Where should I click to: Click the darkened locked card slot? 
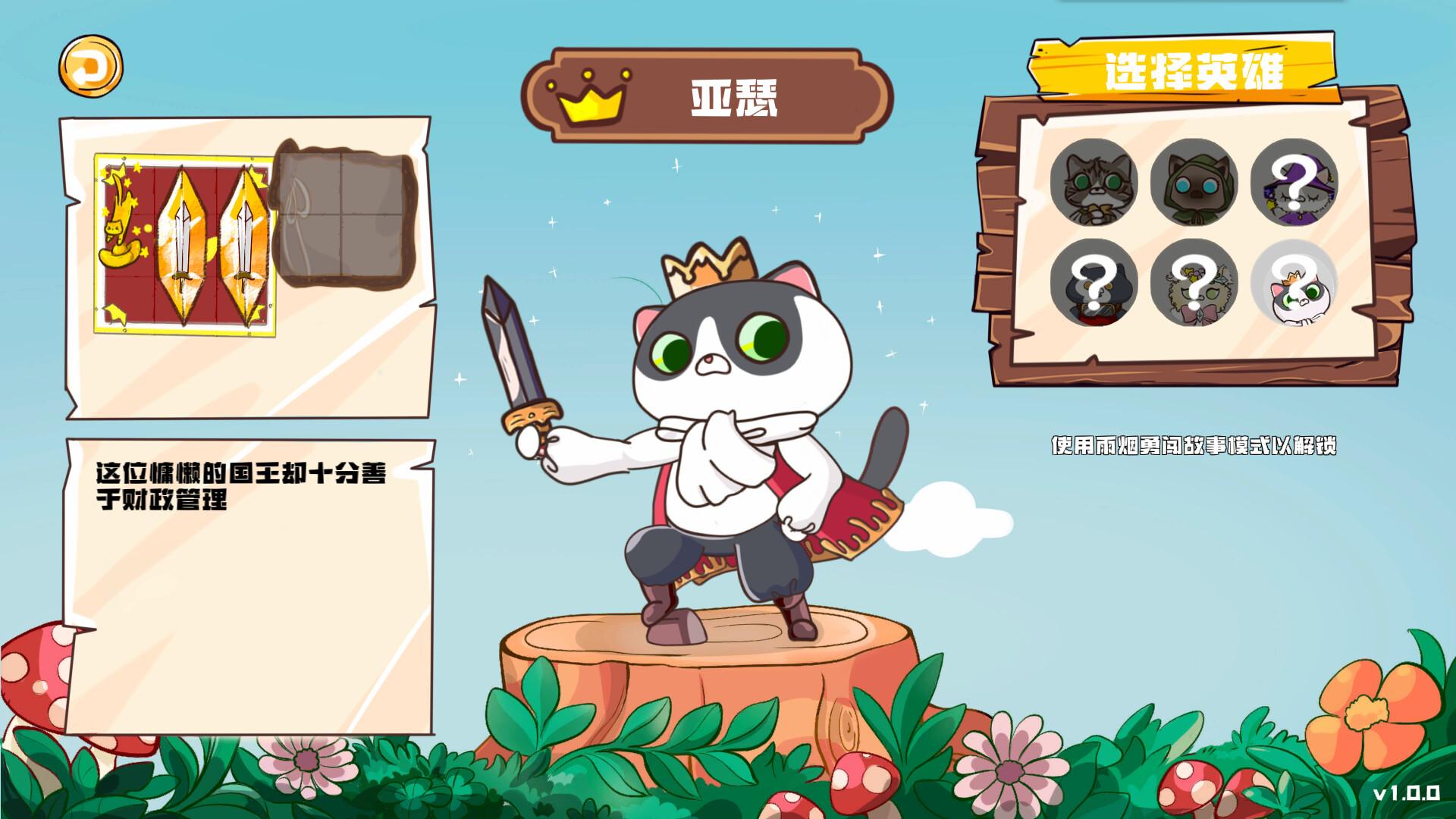coord(345,216)
